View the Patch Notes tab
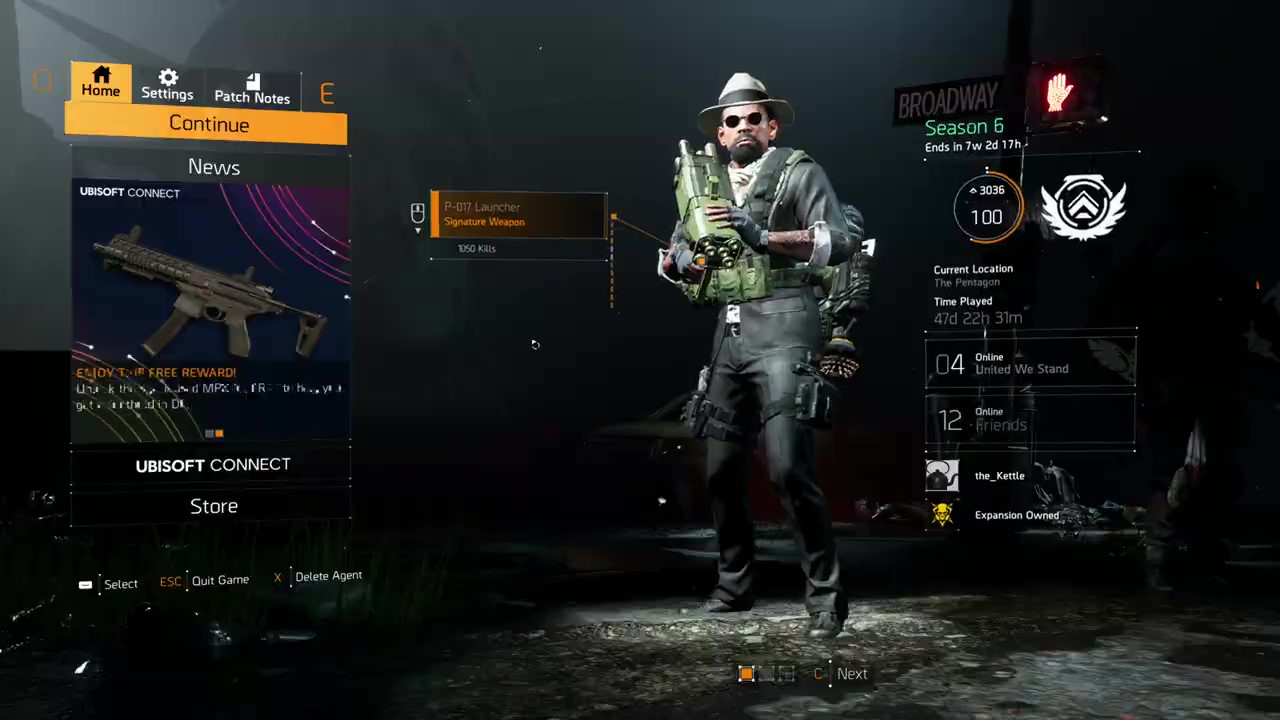This screenshot has width=1280, height=720. tap(252, 88)
